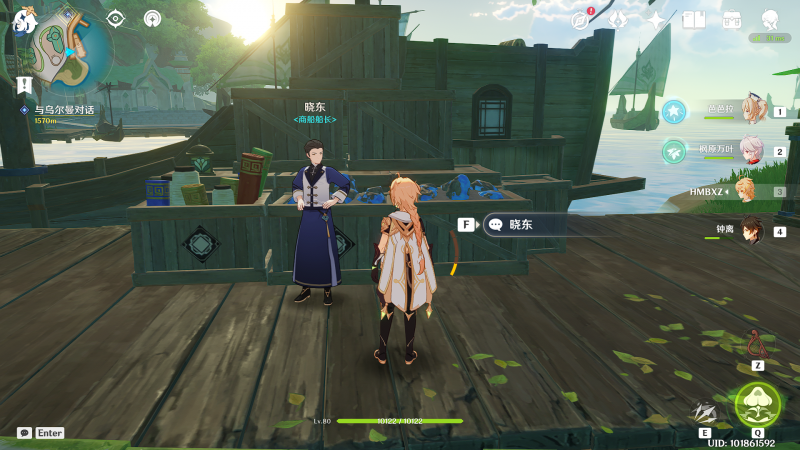Screen dimensions: 800x450
Task: Open the open-book handbook icon
Action: tap(693, 19)
